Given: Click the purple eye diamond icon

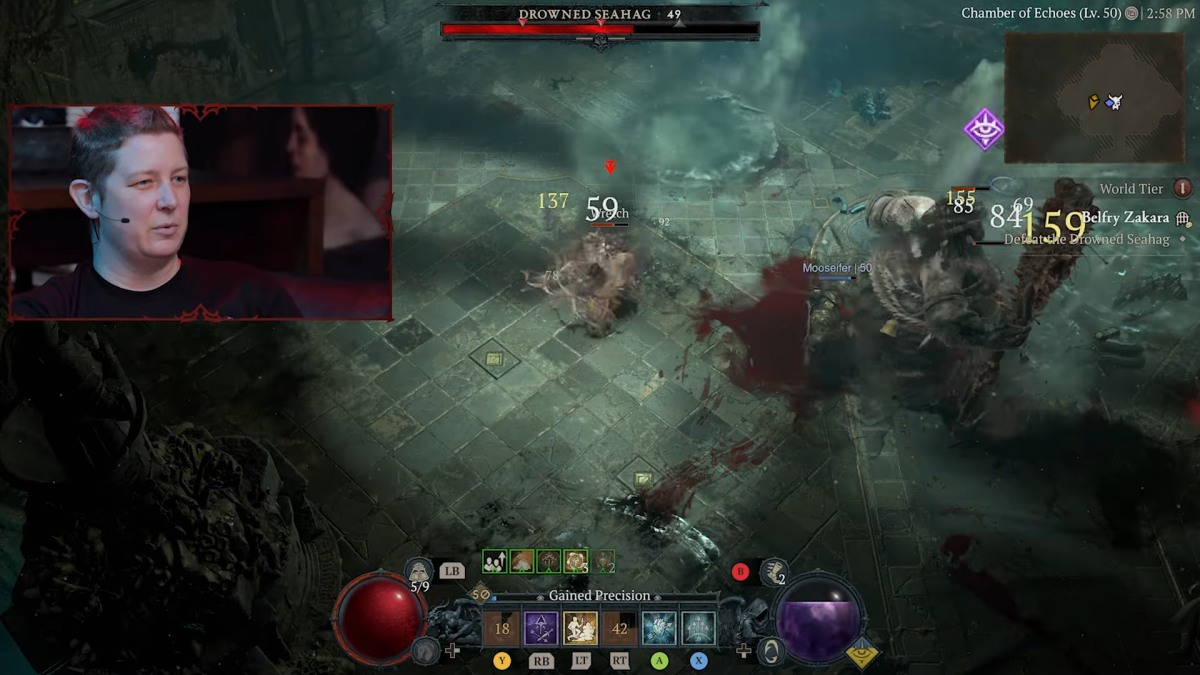Looking at the screenshot, I should click(984, 130).
